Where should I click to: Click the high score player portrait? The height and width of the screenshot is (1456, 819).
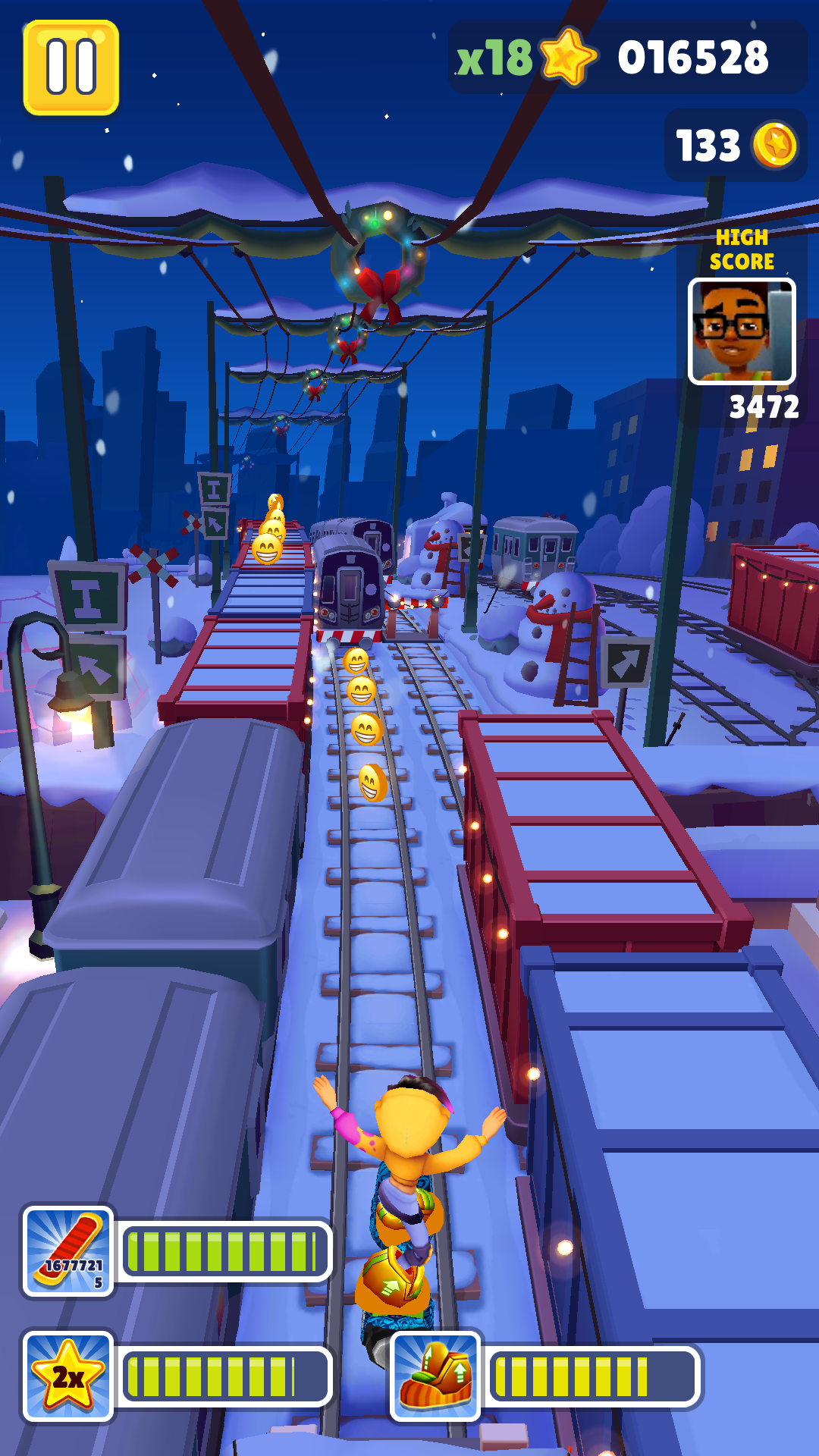741,331
